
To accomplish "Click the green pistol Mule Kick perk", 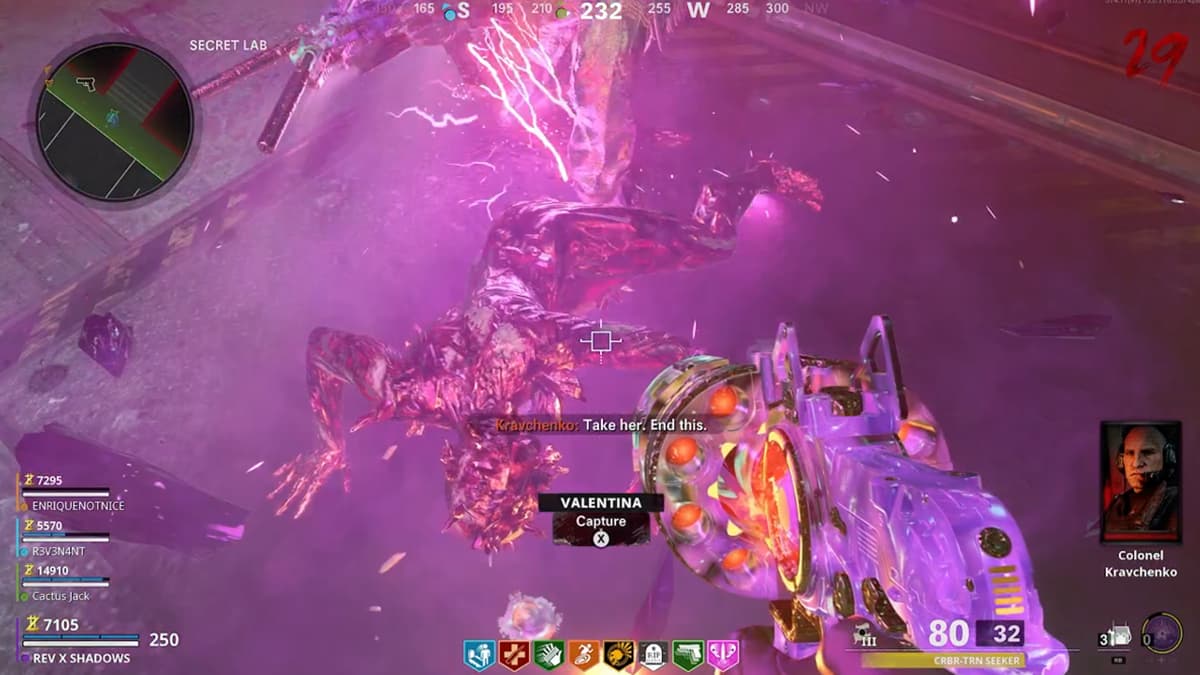I will 689,656.
